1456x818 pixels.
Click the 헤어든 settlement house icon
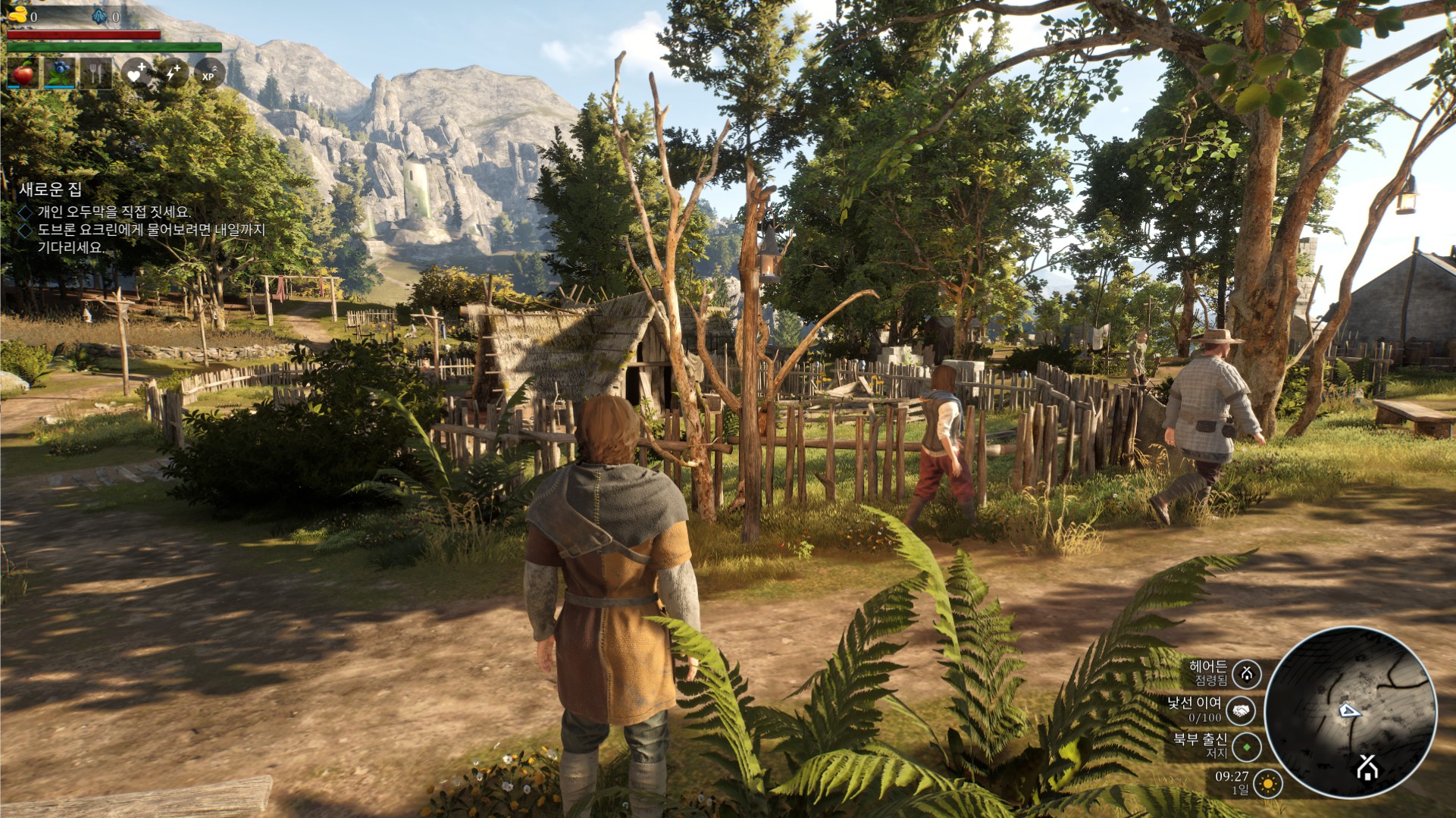(x=1247, y=672)
